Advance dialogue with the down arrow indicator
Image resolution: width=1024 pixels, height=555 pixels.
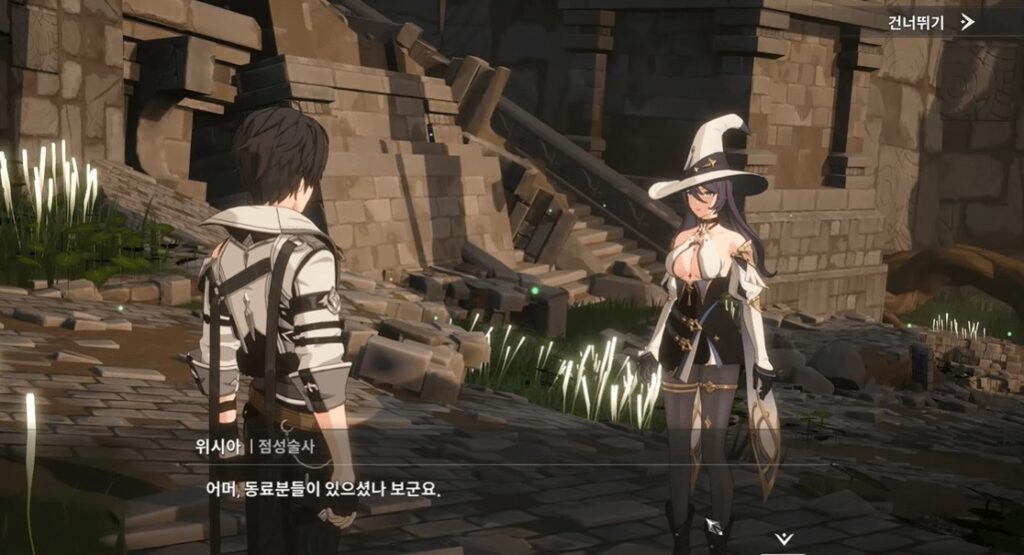point(785,539)
